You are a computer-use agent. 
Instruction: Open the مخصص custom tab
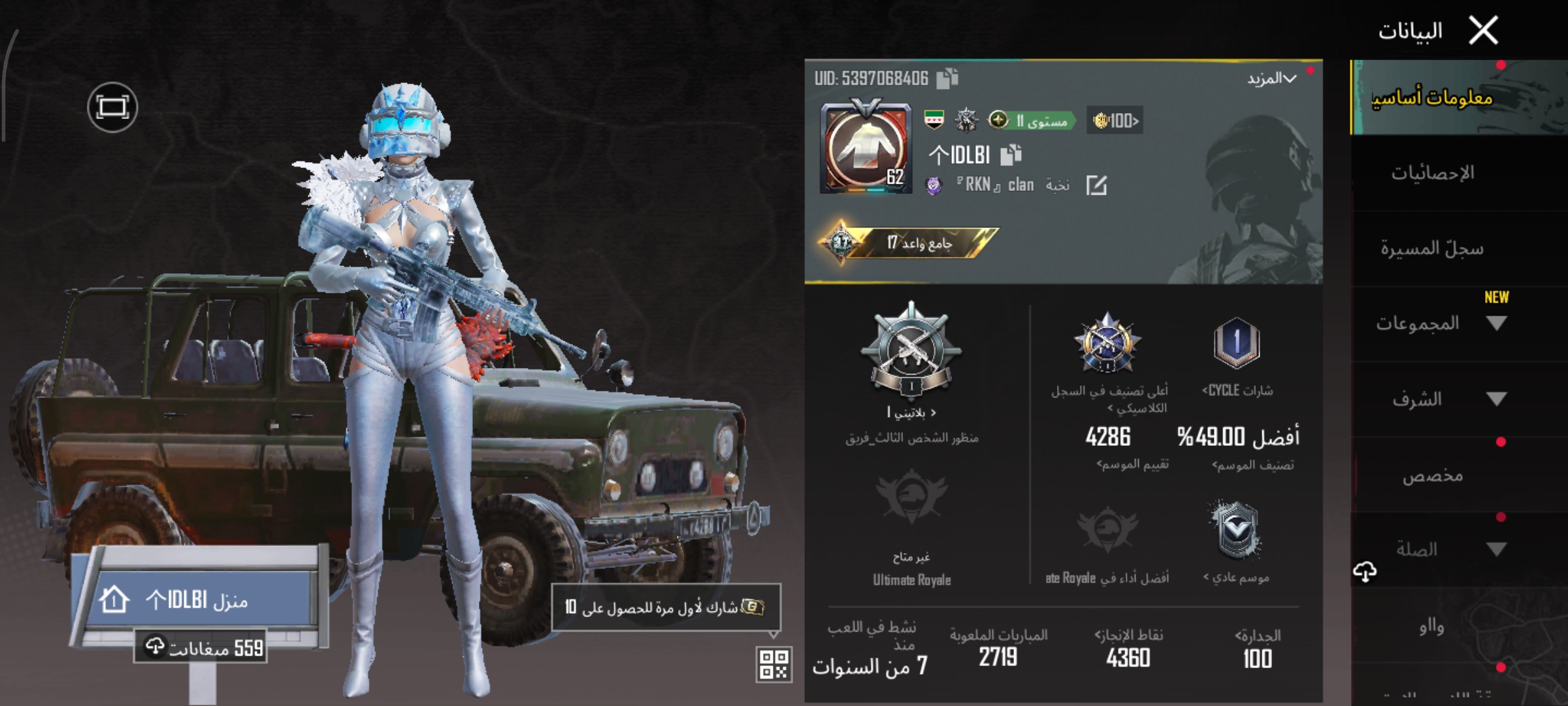coord(1432,475)
